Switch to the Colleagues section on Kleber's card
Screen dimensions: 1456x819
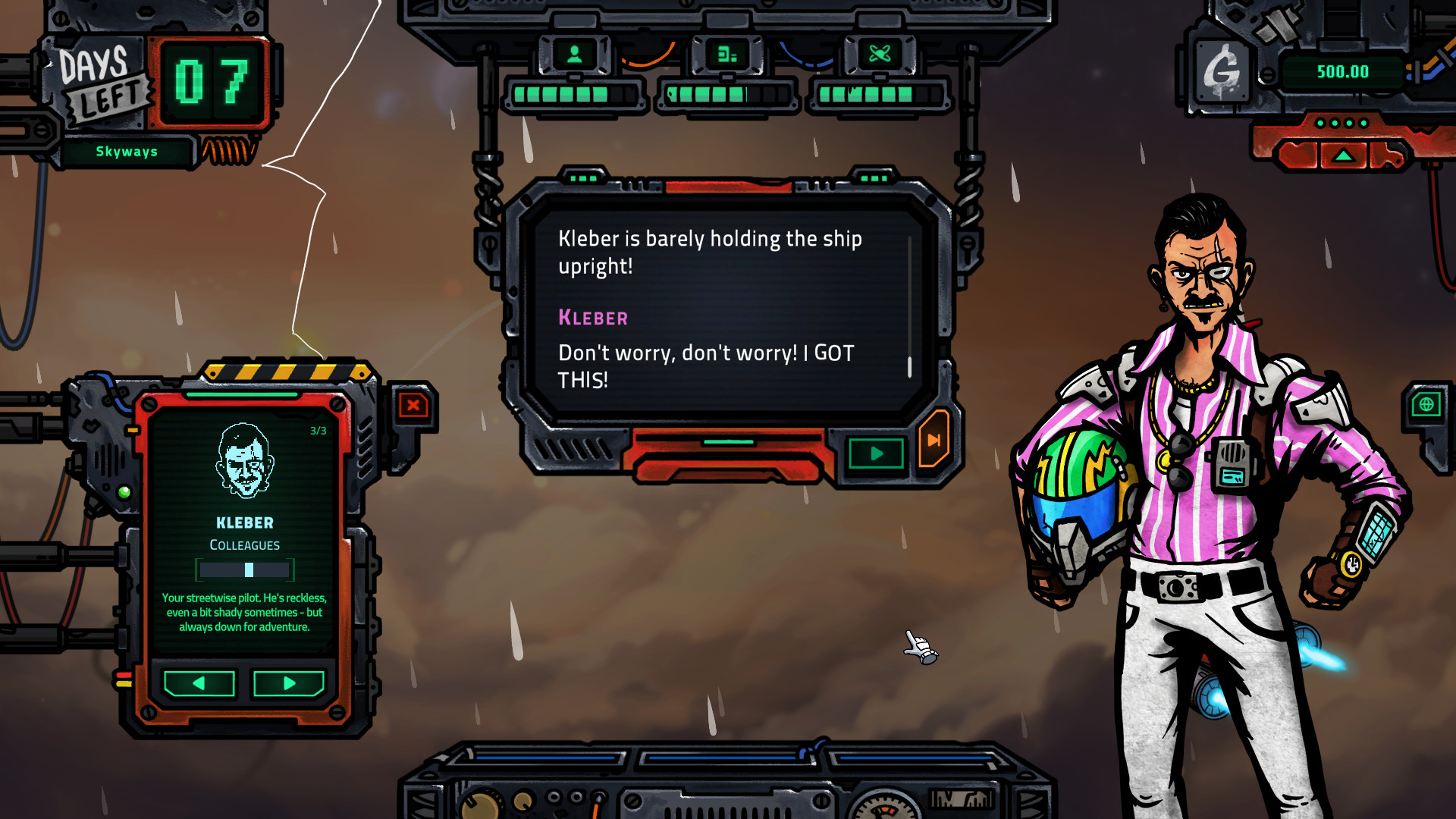[x=244, y=544]
